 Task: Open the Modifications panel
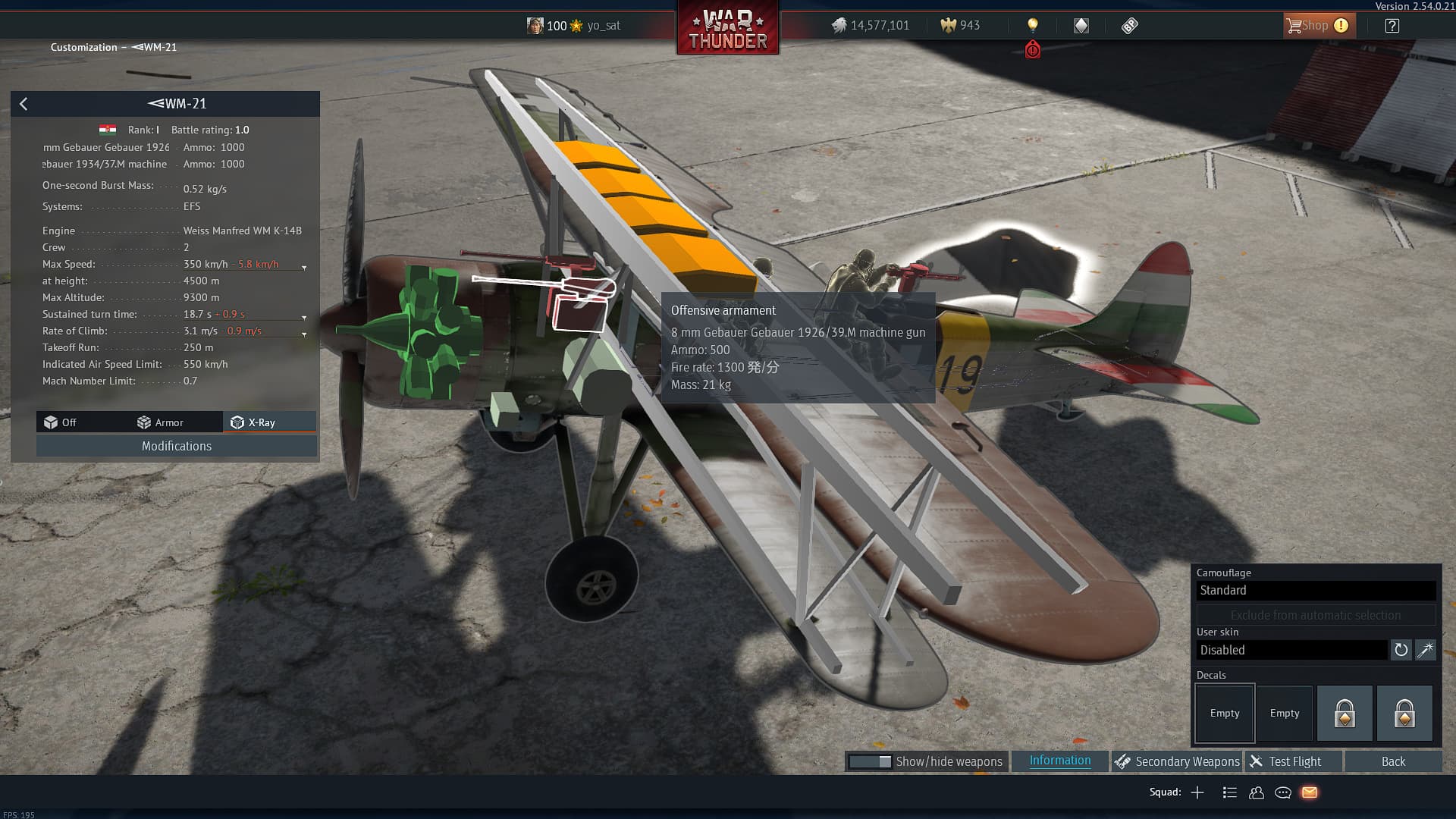(x=176, y=446)
